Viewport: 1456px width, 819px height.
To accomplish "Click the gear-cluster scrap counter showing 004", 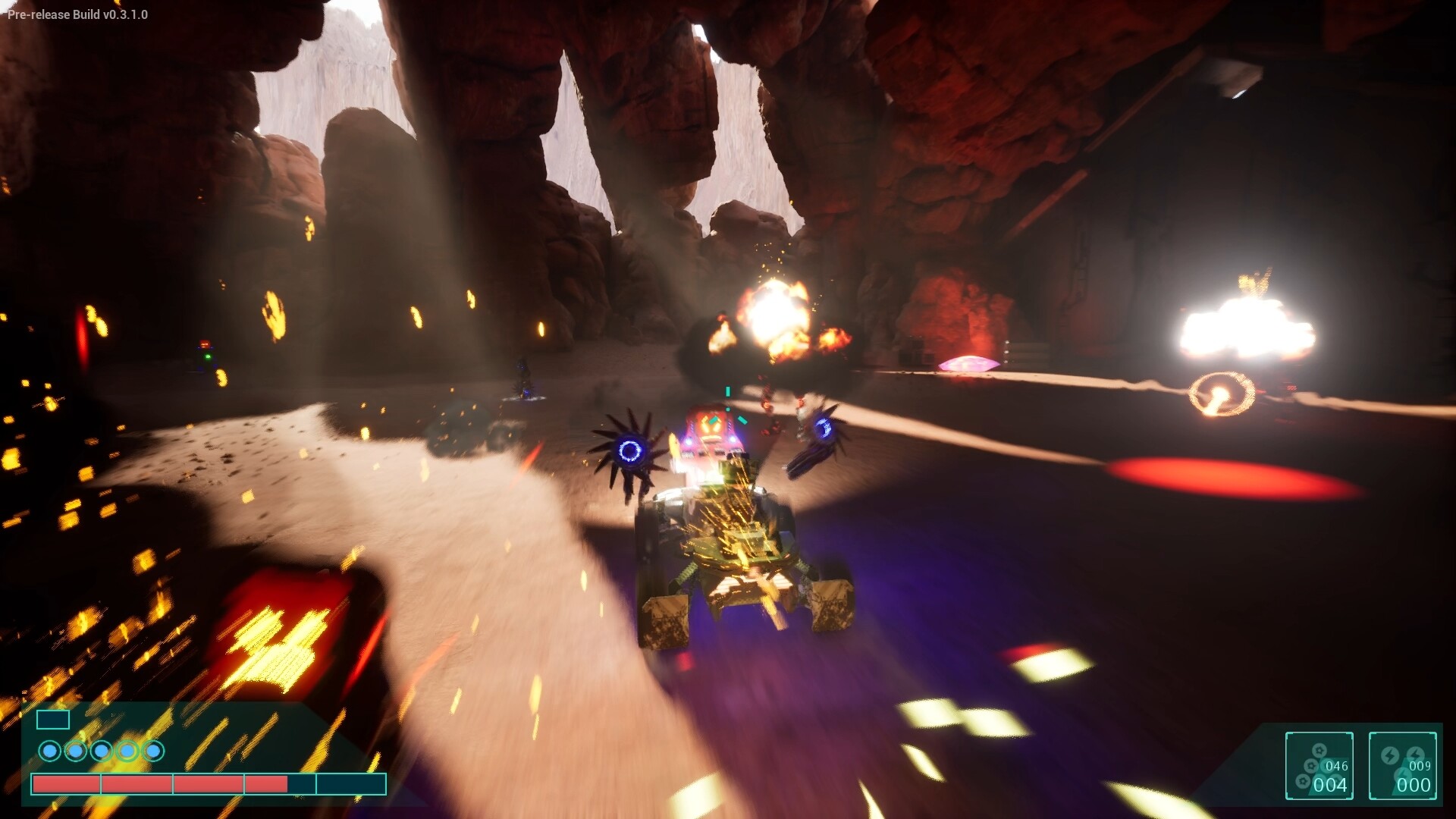I will (x=1331, y=784).
